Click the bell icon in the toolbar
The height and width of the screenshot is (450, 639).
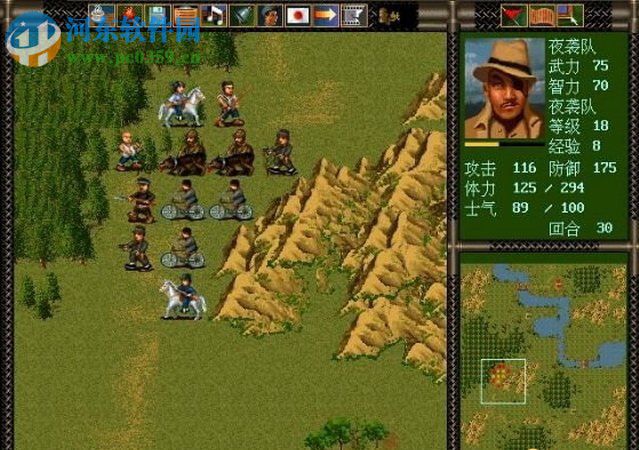(x=241, y=14)
